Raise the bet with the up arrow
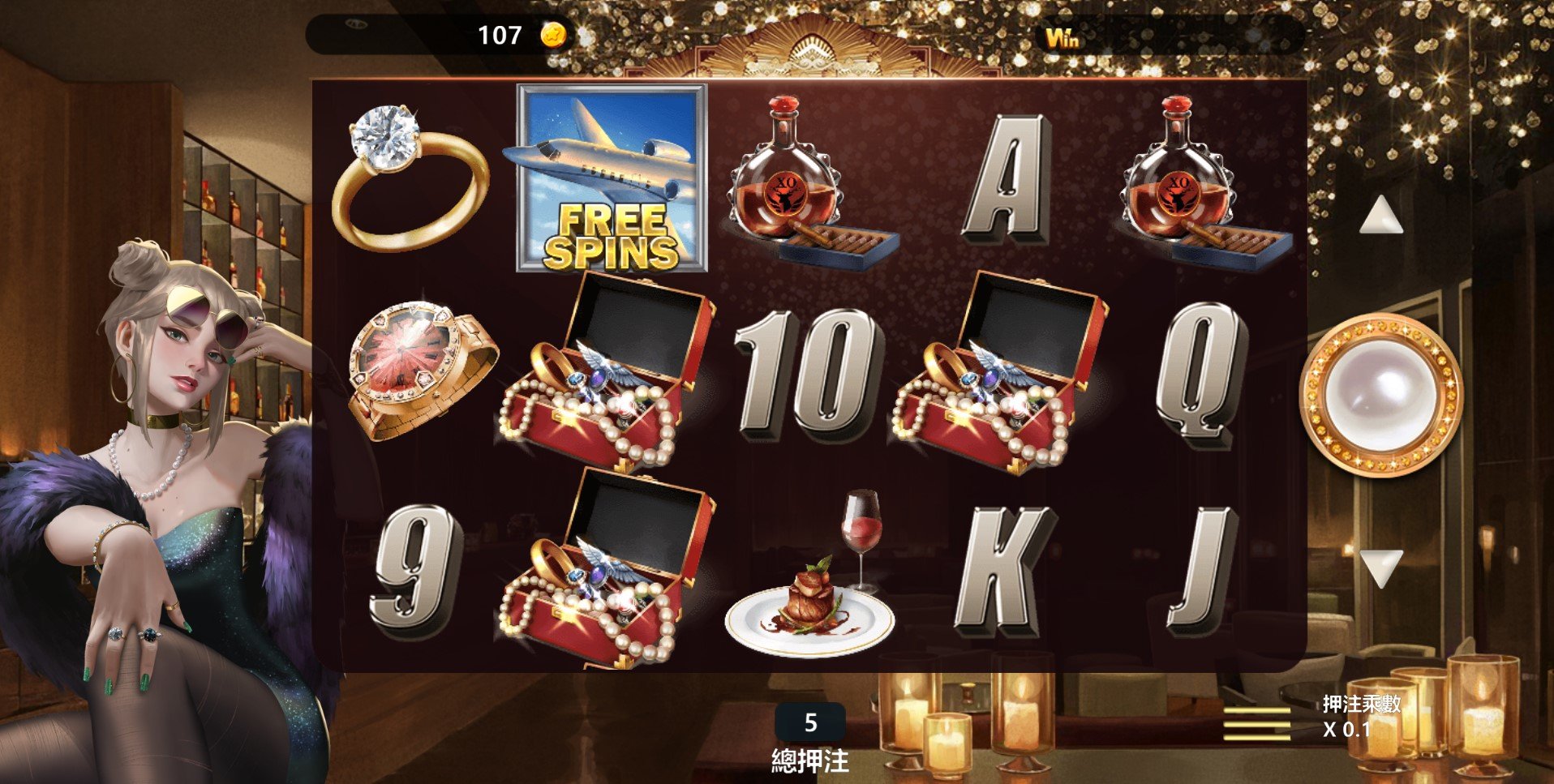 click(x=1380, y=216)
